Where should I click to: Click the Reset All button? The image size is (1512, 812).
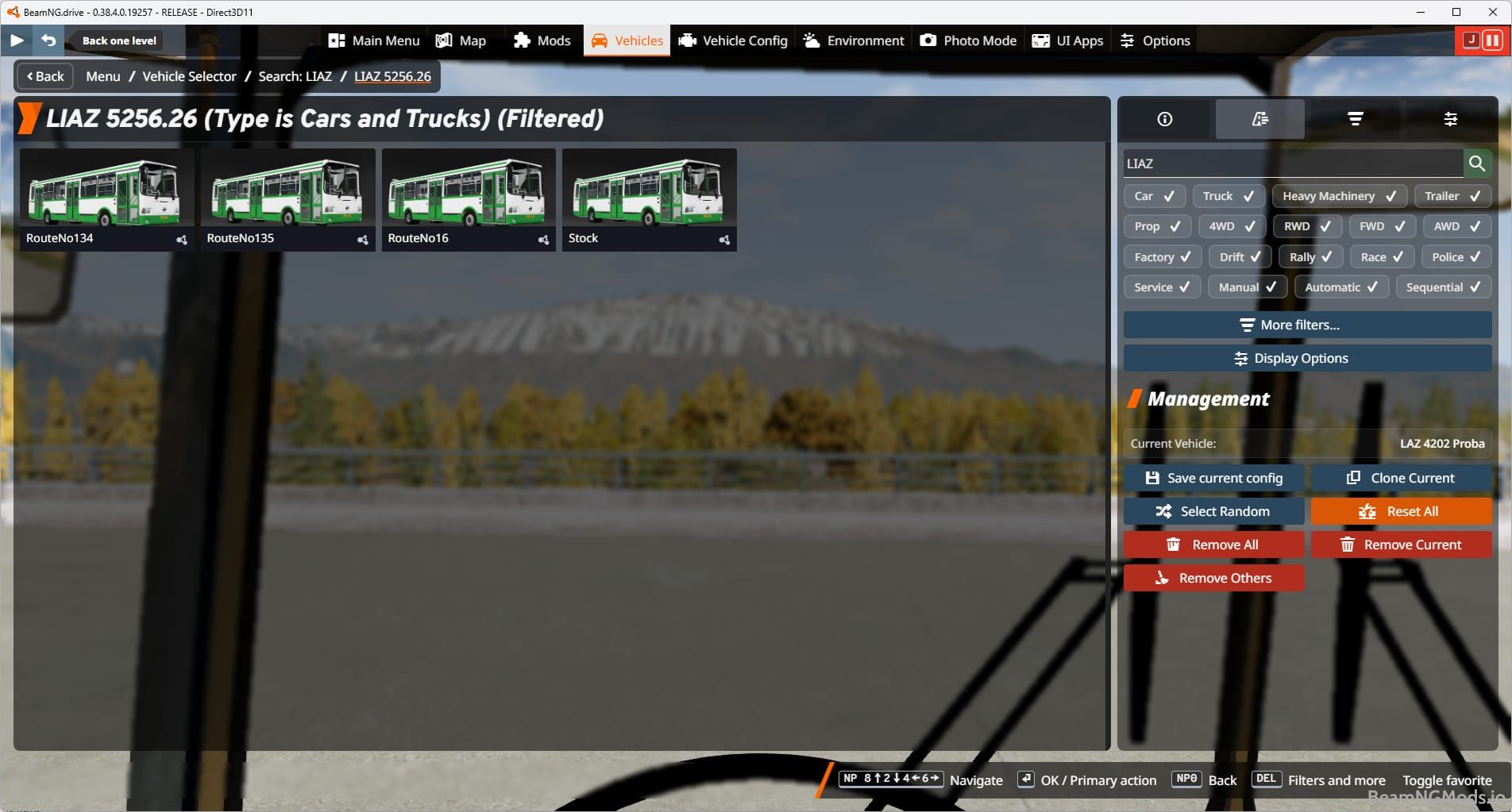[x=1401, y=511]
